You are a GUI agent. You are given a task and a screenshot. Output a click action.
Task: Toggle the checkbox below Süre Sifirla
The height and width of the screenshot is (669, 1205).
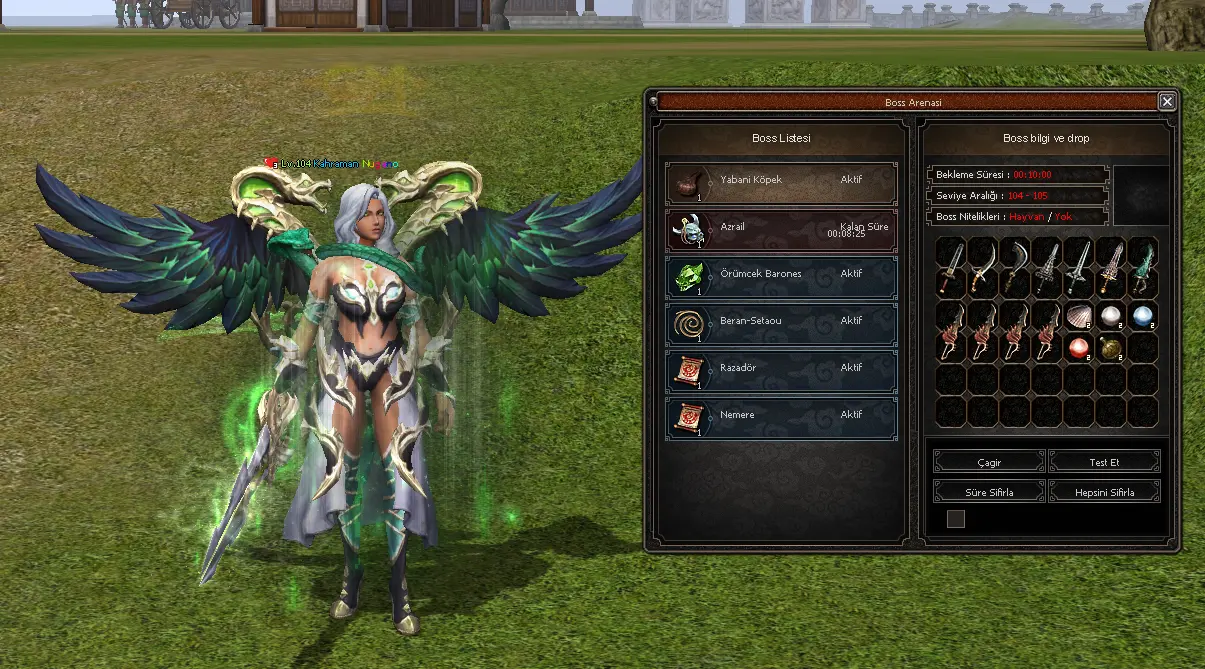pos(956,518)
